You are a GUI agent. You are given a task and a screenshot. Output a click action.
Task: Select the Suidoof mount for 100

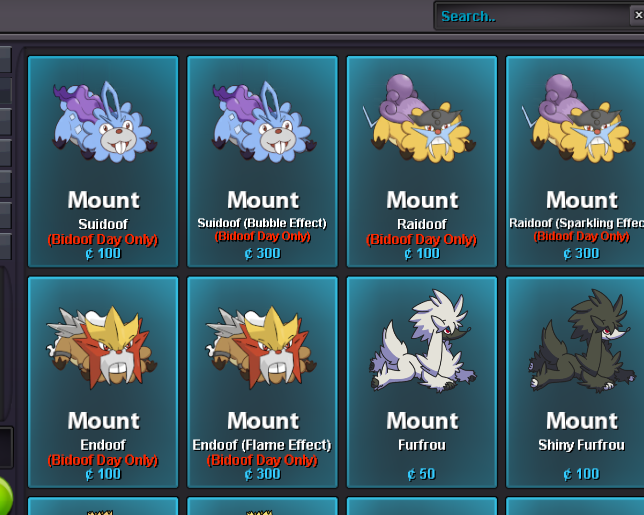103,160
